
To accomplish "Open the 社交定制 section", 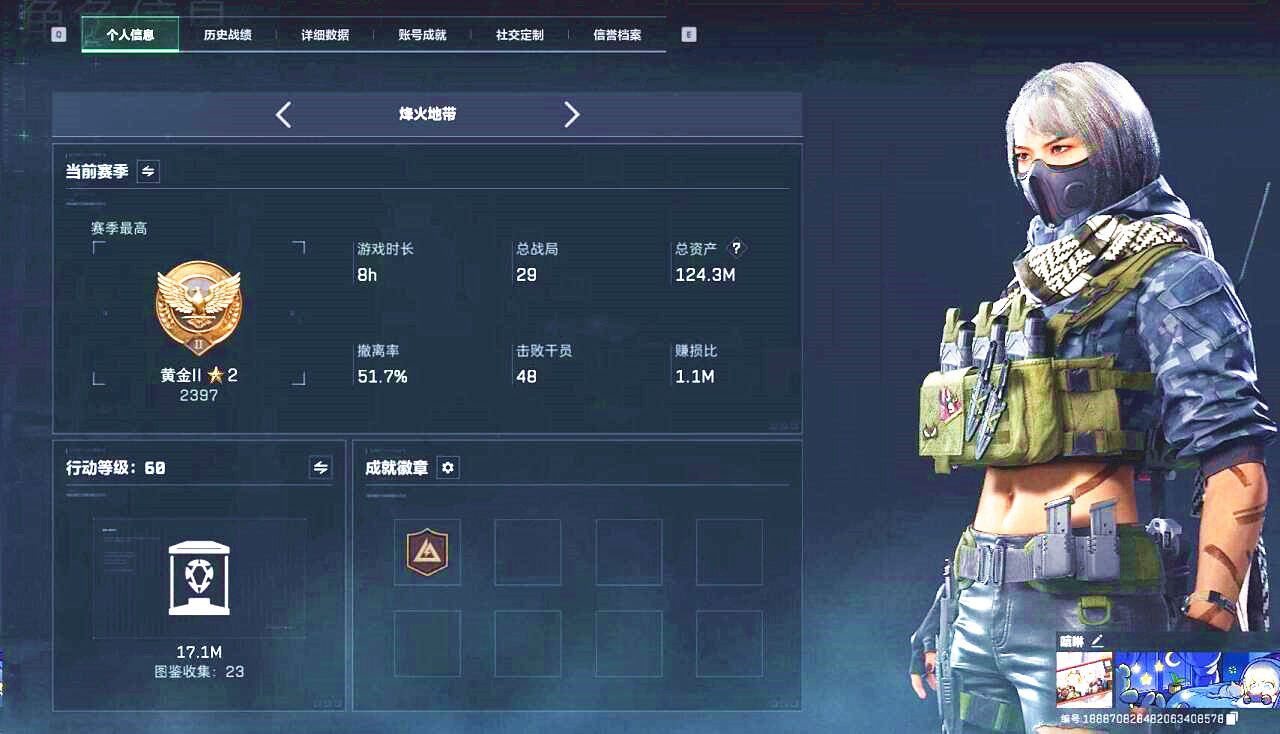I will coord(518,34).
